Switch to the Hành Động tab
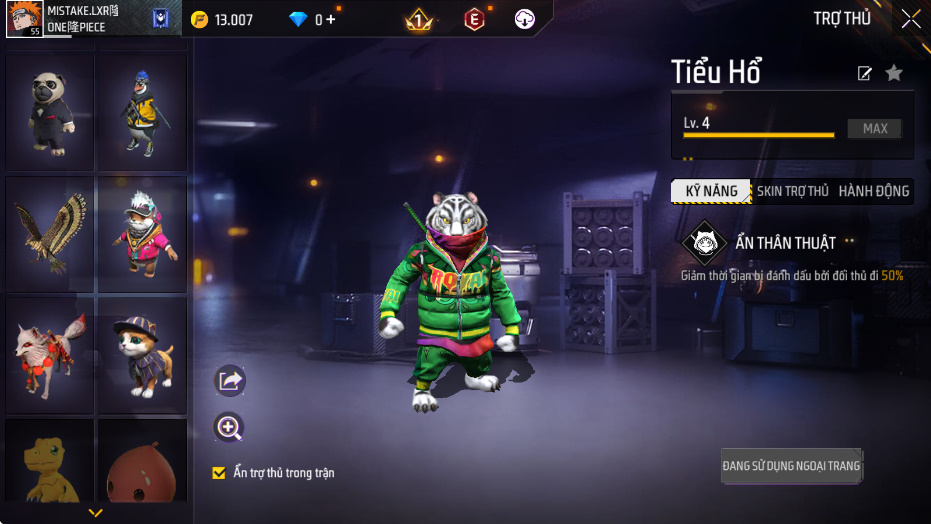The width and height of the screenshot is (931, 524). (x=874, y=191)
